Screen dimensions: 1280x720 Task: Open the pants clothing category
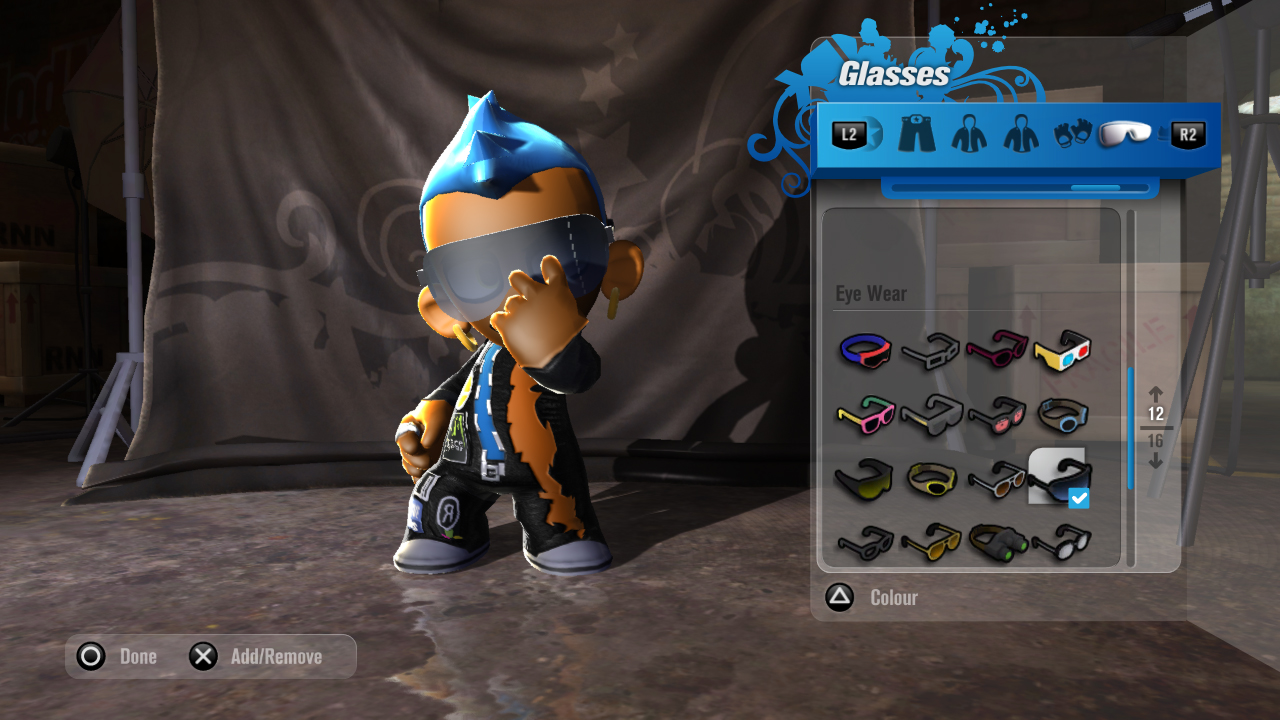pyautogui.click(x=916, y=135)
